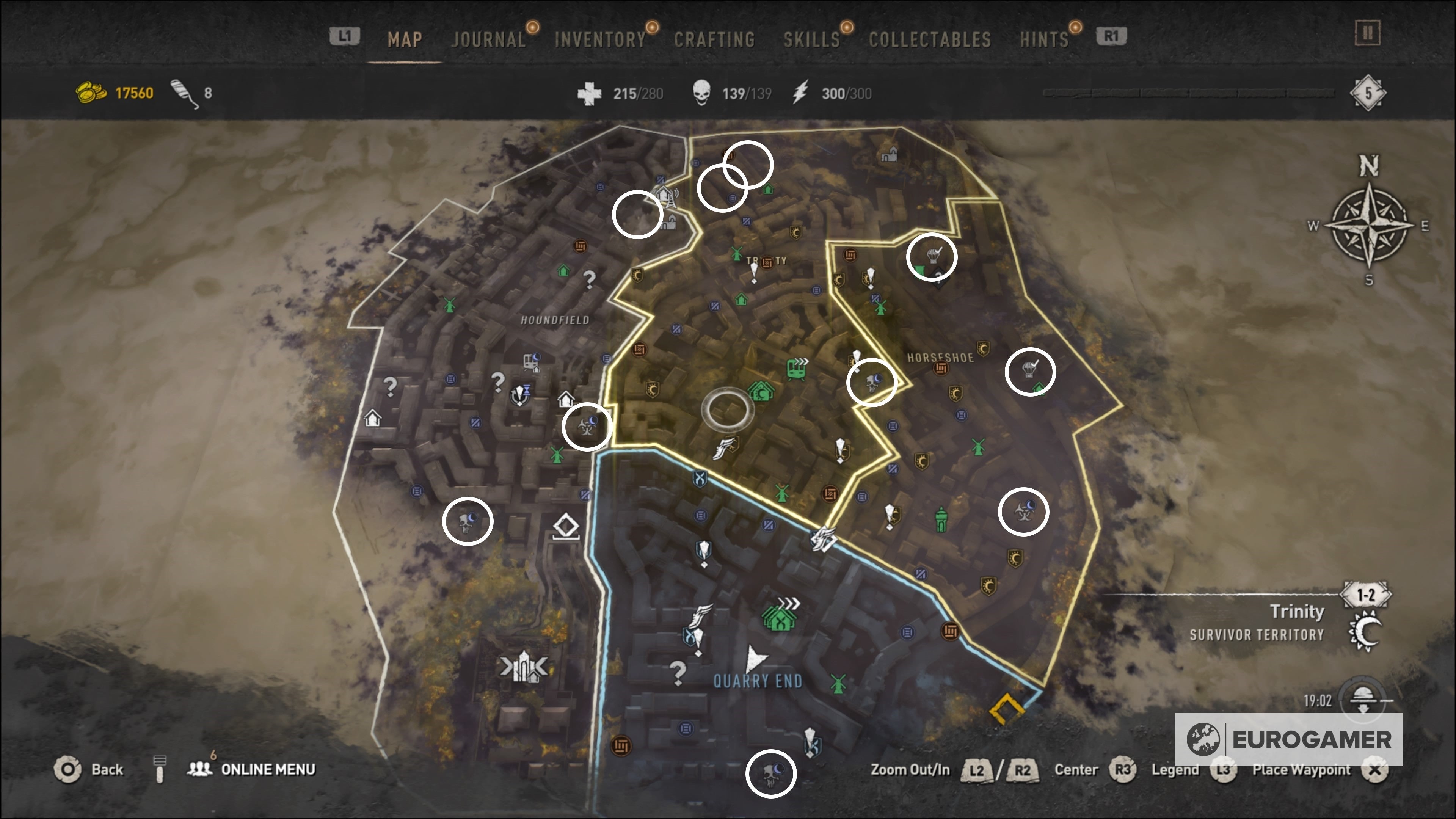Click the gold coins currency icon showing 17560
This screenshot has width=1456, height=819.
coord(91,92)
